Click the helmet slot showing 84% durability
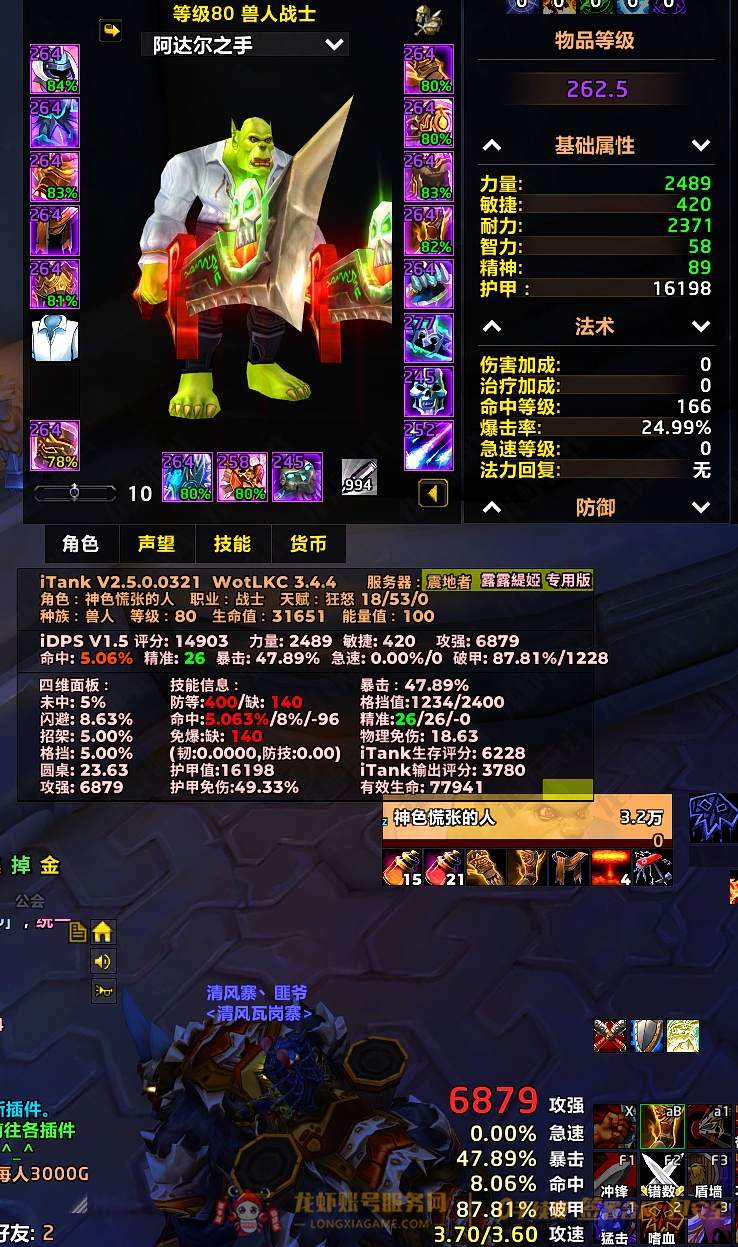Screen dimensions: 738x1247 [x=55, y=69]
